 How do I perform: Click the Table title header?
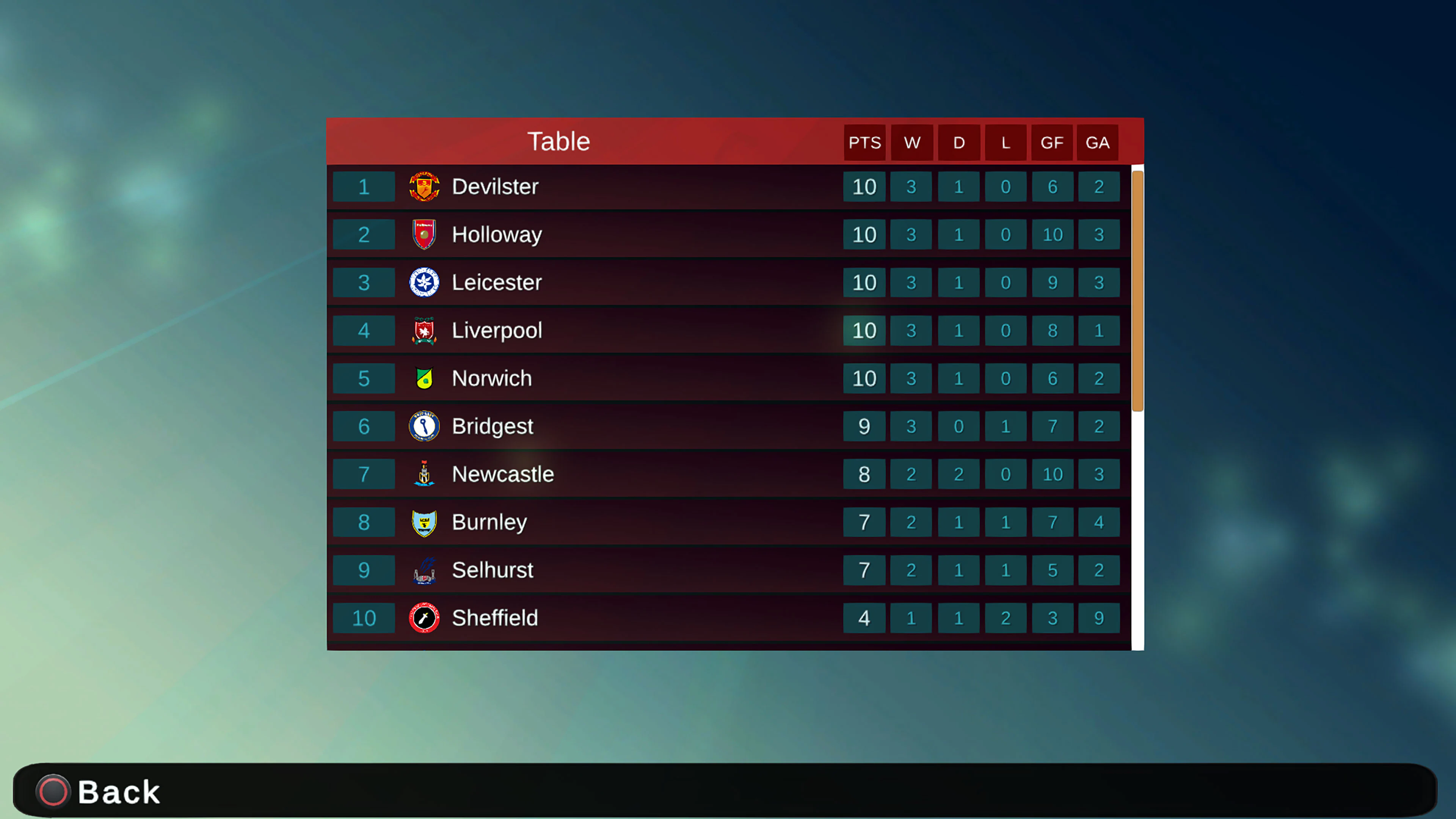pos(559,141)
